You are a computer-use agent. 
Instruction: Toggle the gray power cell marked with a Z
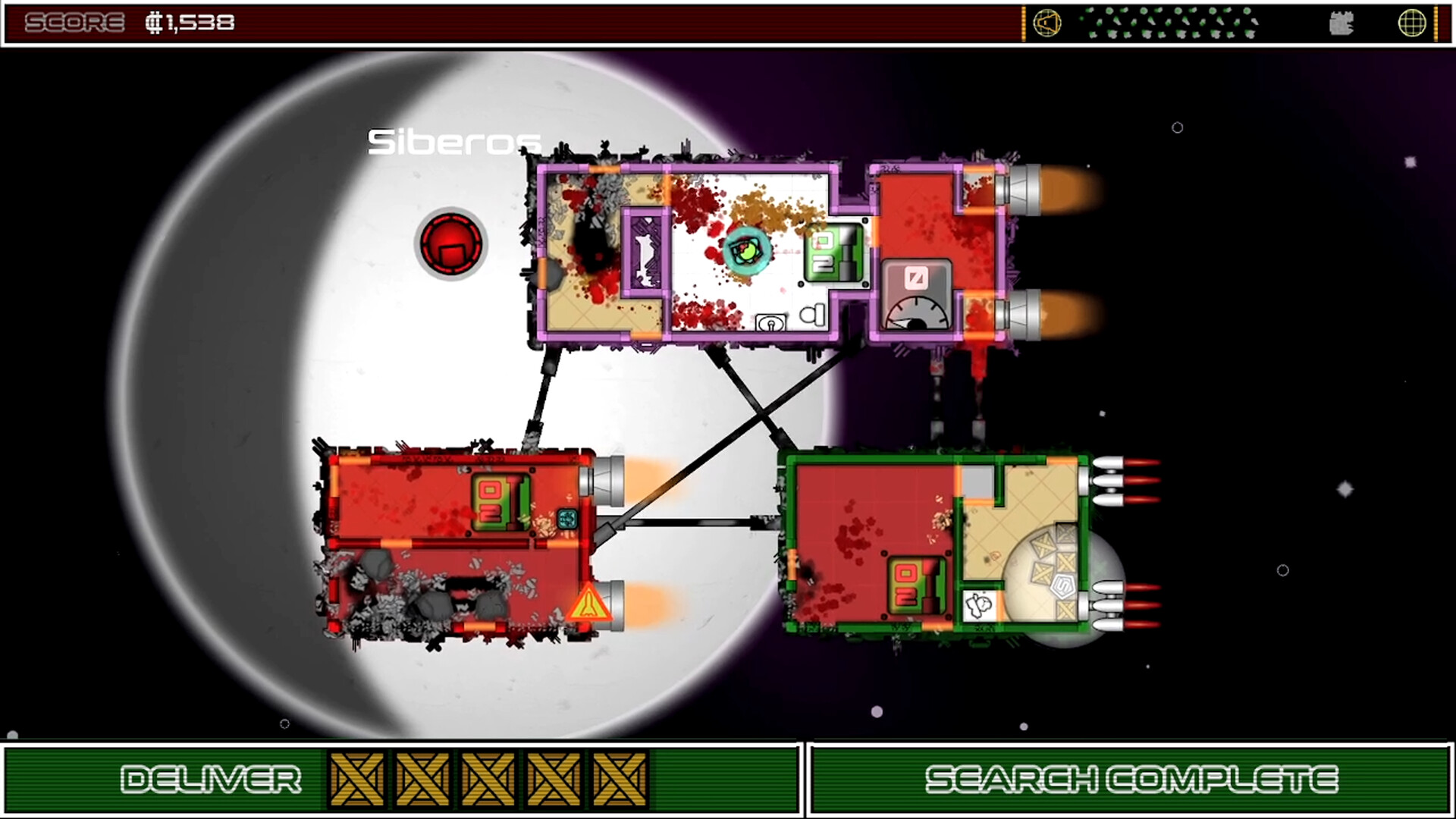[x=915, y=278]
